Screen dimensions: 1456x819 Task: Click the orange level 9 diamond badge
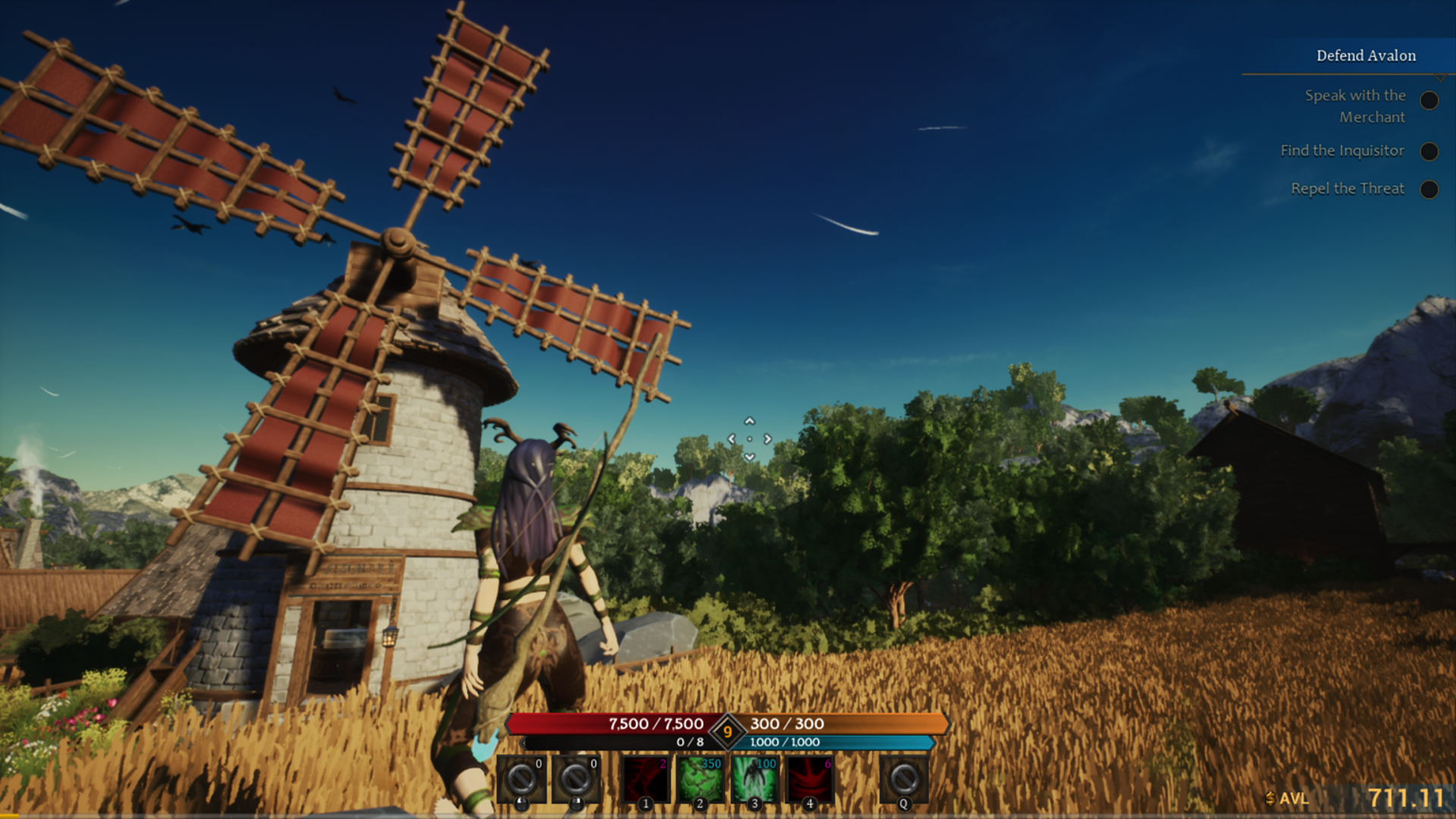727,732
